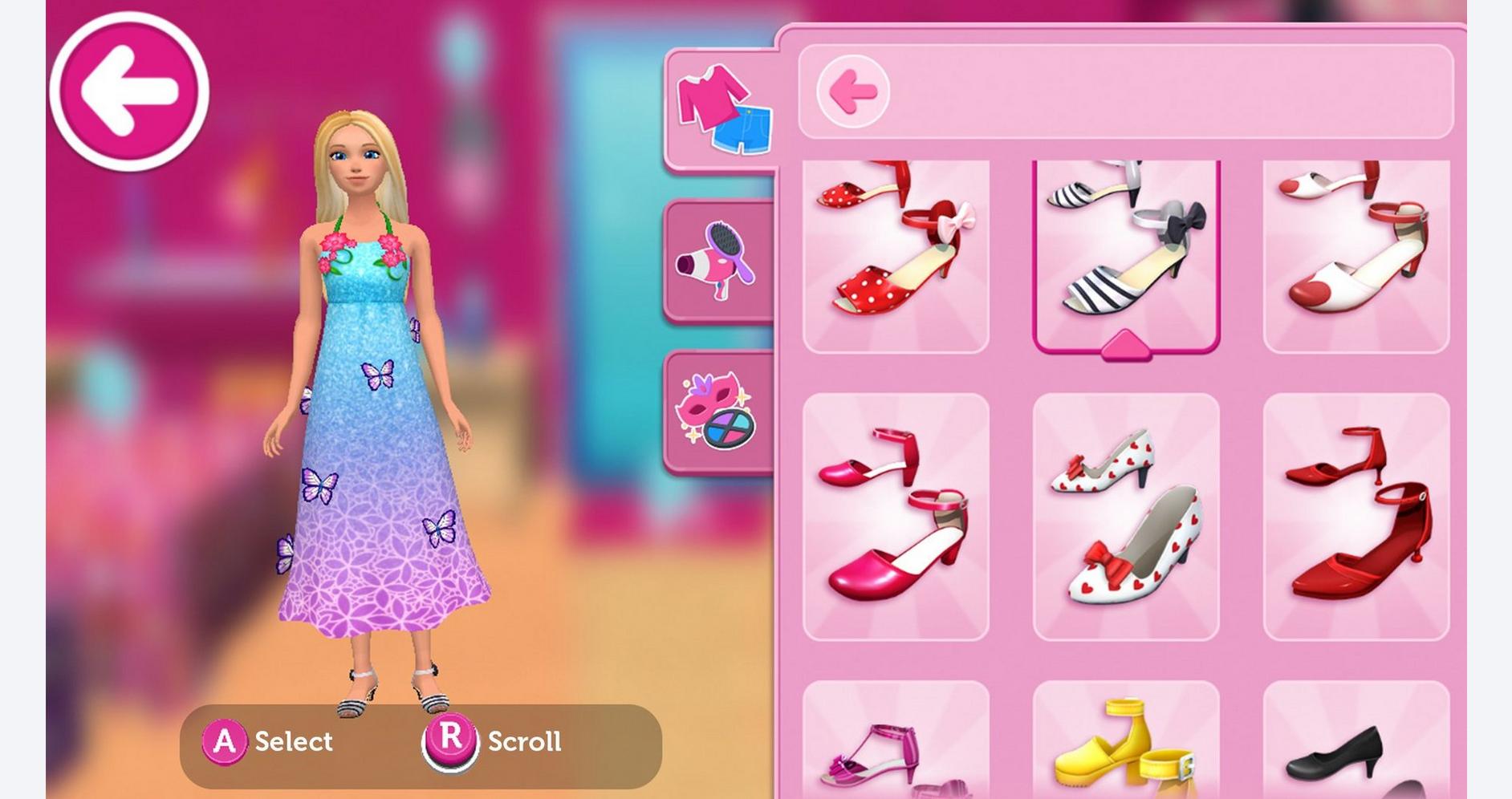The width and height of the screenshot is (1512, 799).
Task: Collapse the shoe selection panel via back arrow
Action: [853, 91]
